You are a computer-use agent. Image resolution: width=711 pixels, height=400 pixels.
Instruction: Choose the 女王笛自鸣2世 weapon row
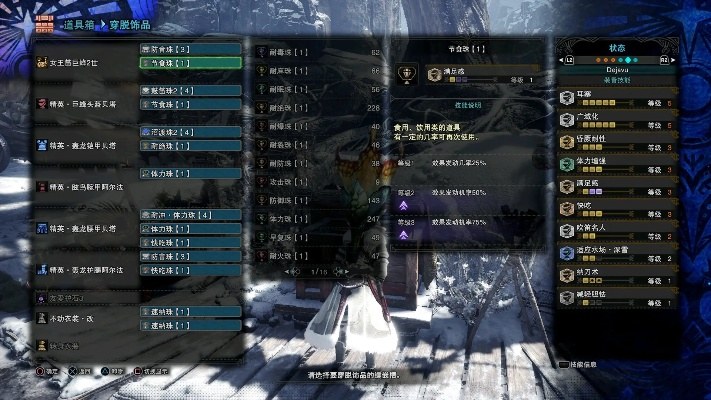pyautogui.click(x=80, y=62)
